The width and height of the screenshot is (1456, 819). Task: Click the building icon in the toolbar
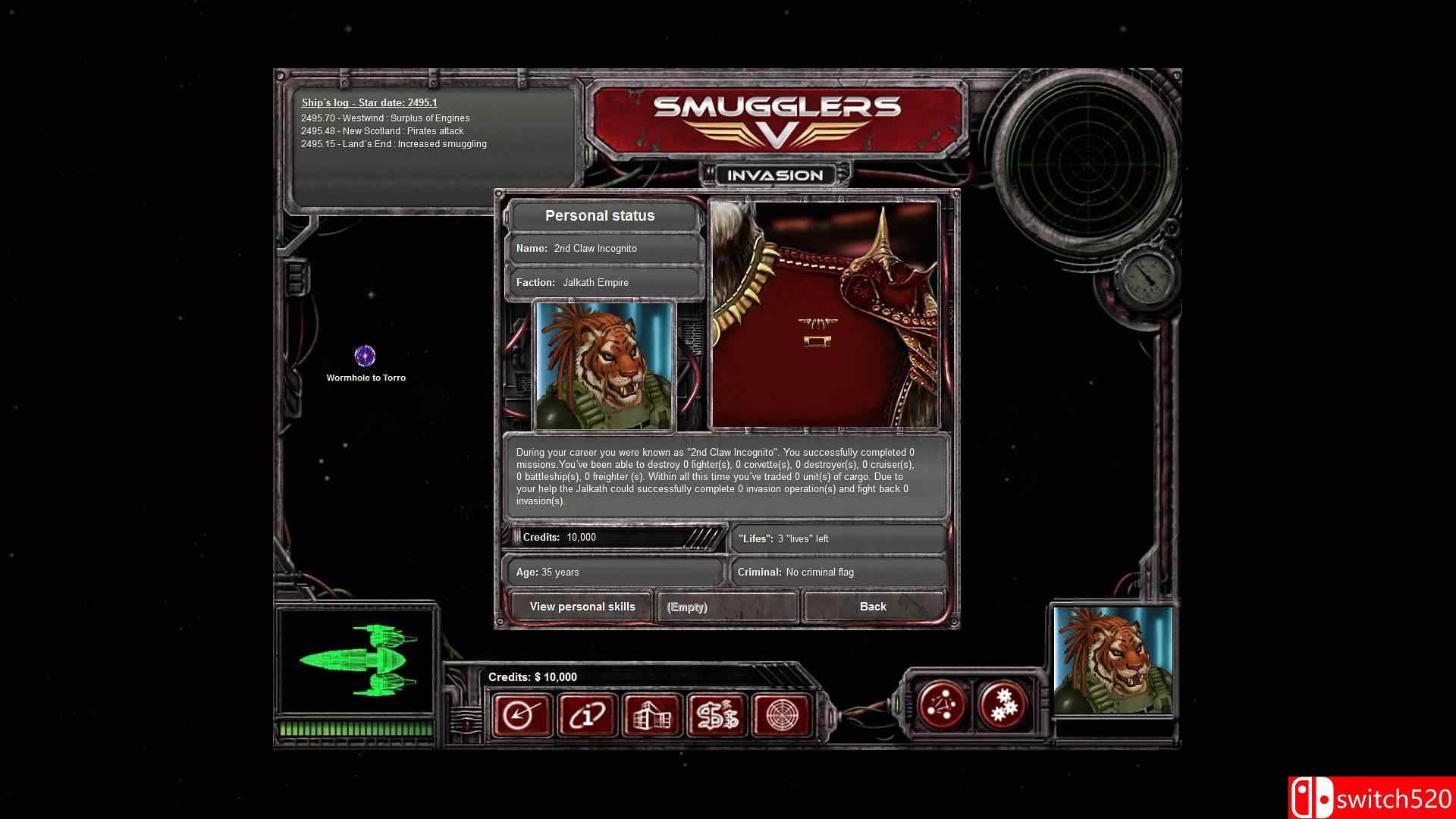click(652, 714)
